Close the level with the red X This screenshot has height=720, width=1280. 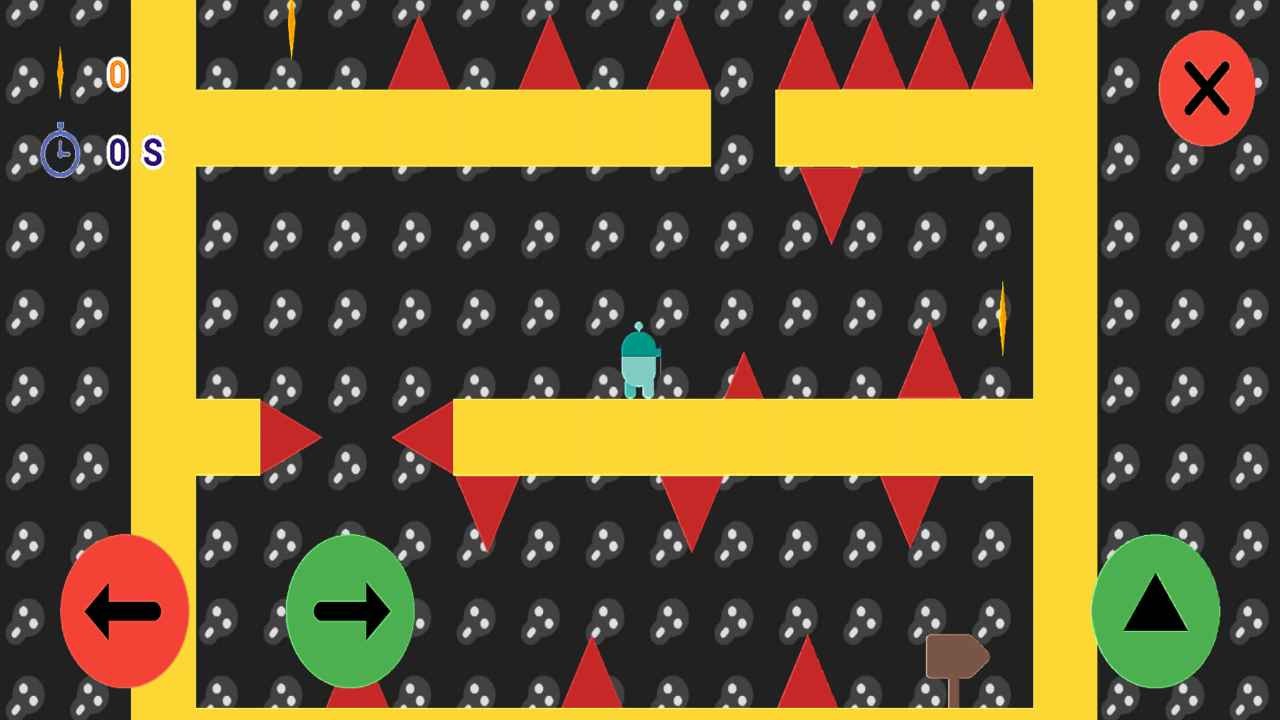[x=1206, y=89]
